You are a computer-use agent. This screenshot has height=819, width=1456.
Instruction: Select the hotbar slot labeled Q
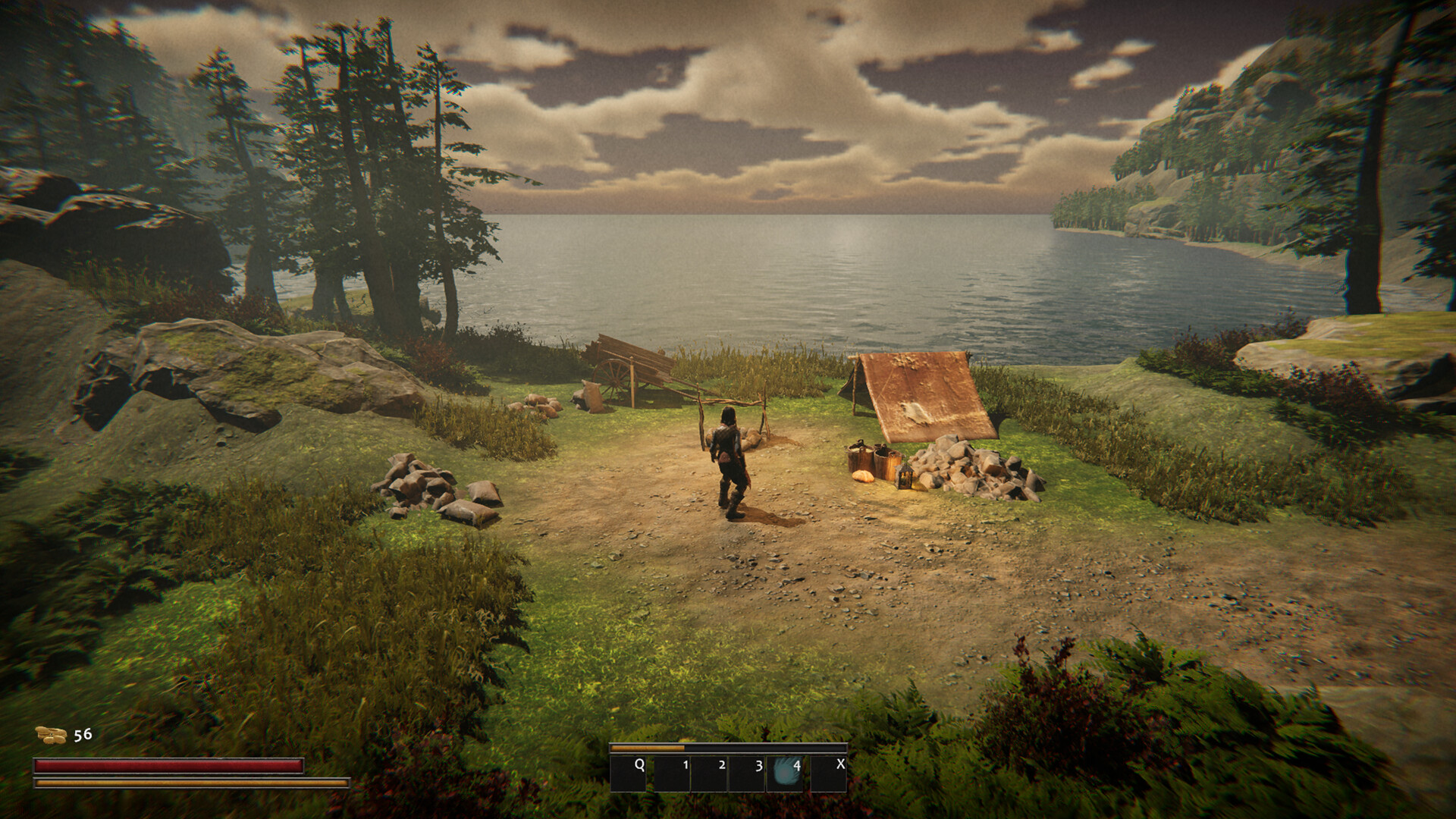[x=629, y=773]
